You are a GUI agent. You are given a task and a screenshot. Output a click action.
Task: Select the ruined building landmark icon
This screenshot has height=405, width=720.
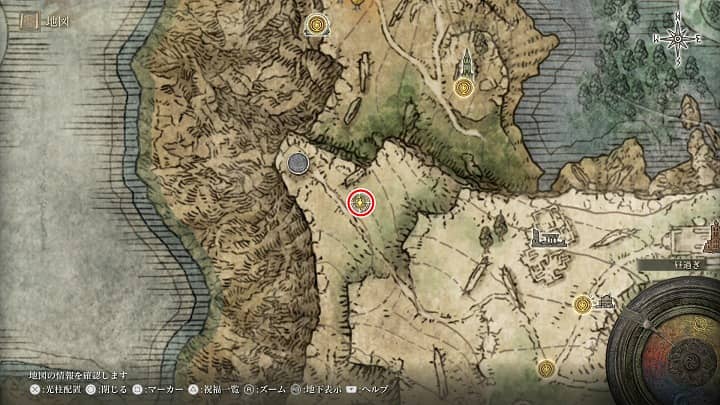click(545, 238)
